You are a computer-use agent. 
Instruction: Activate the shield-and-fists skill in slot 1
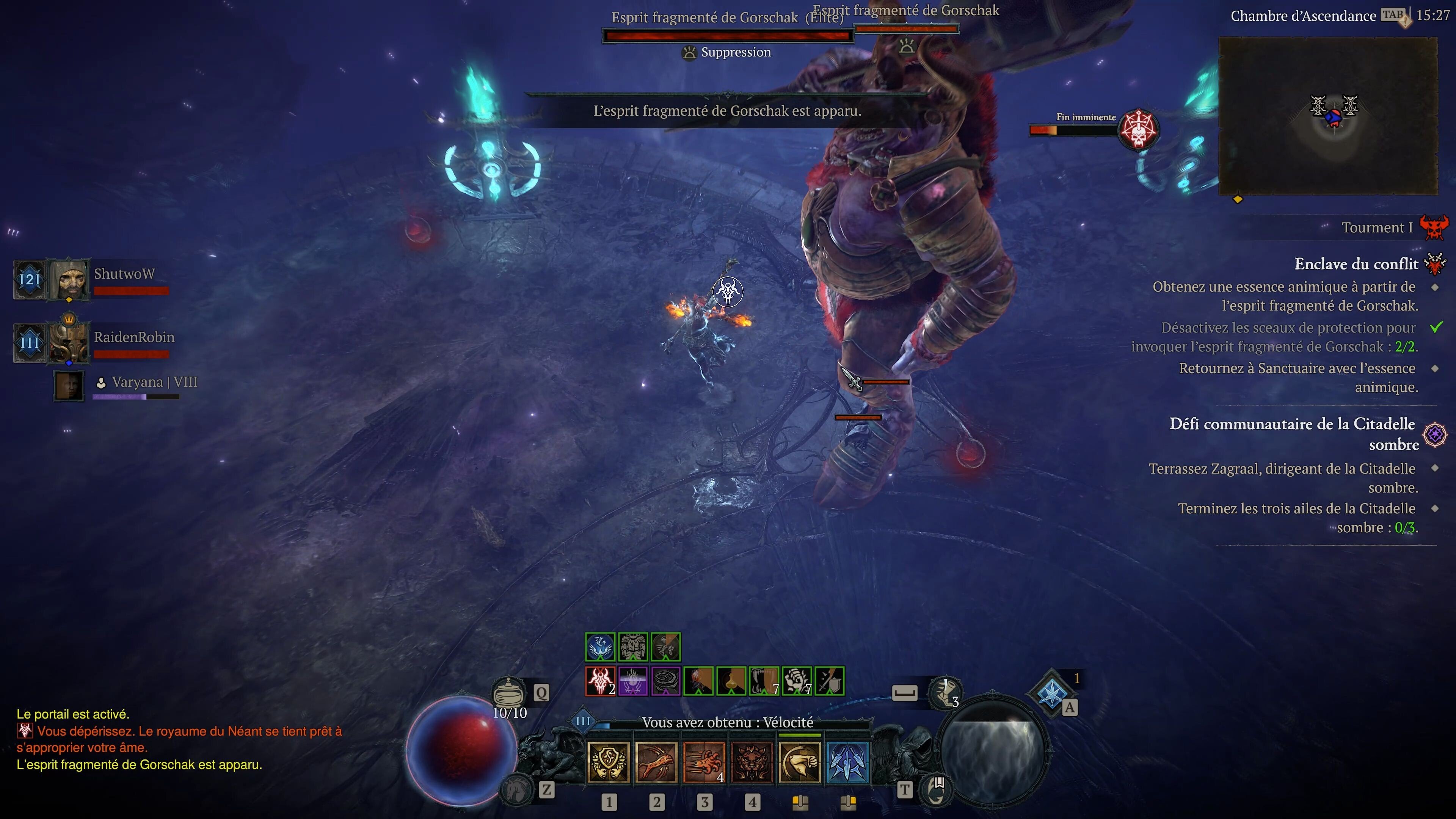pyautogui.click(x=608, y=762)
